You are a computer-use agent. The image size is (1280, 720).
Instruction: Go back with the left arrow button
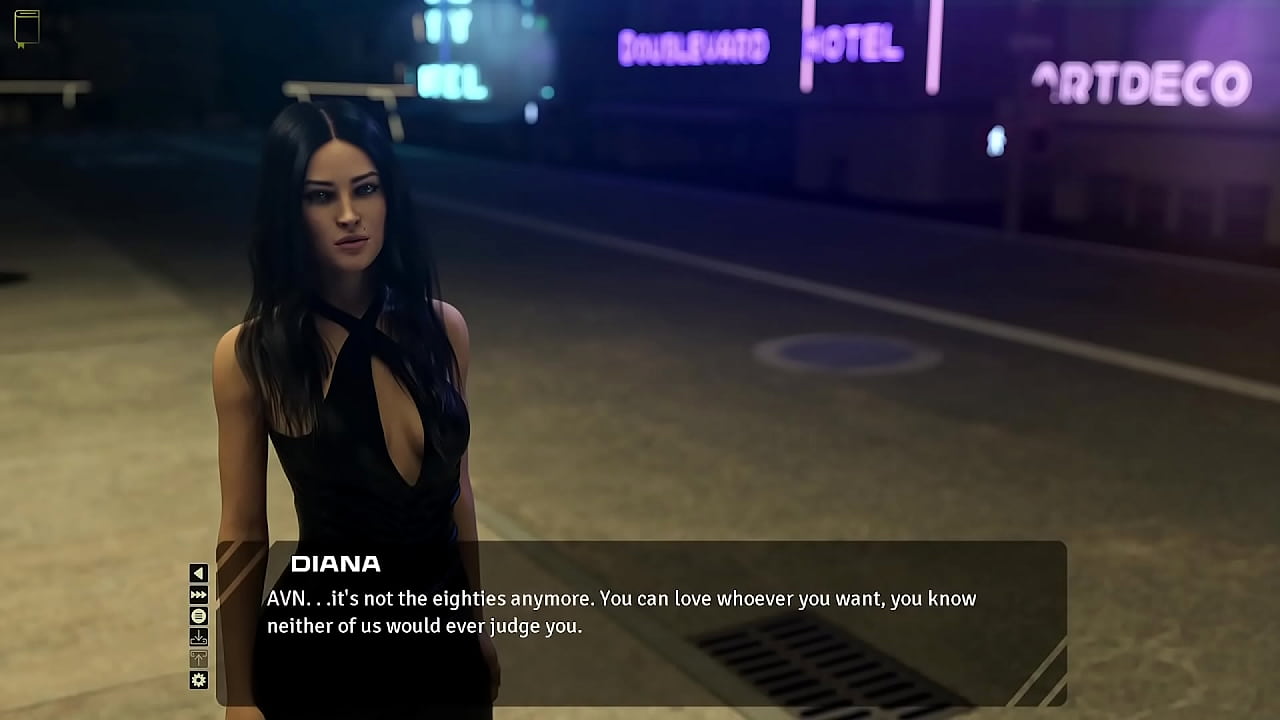(x=198, y=573)
